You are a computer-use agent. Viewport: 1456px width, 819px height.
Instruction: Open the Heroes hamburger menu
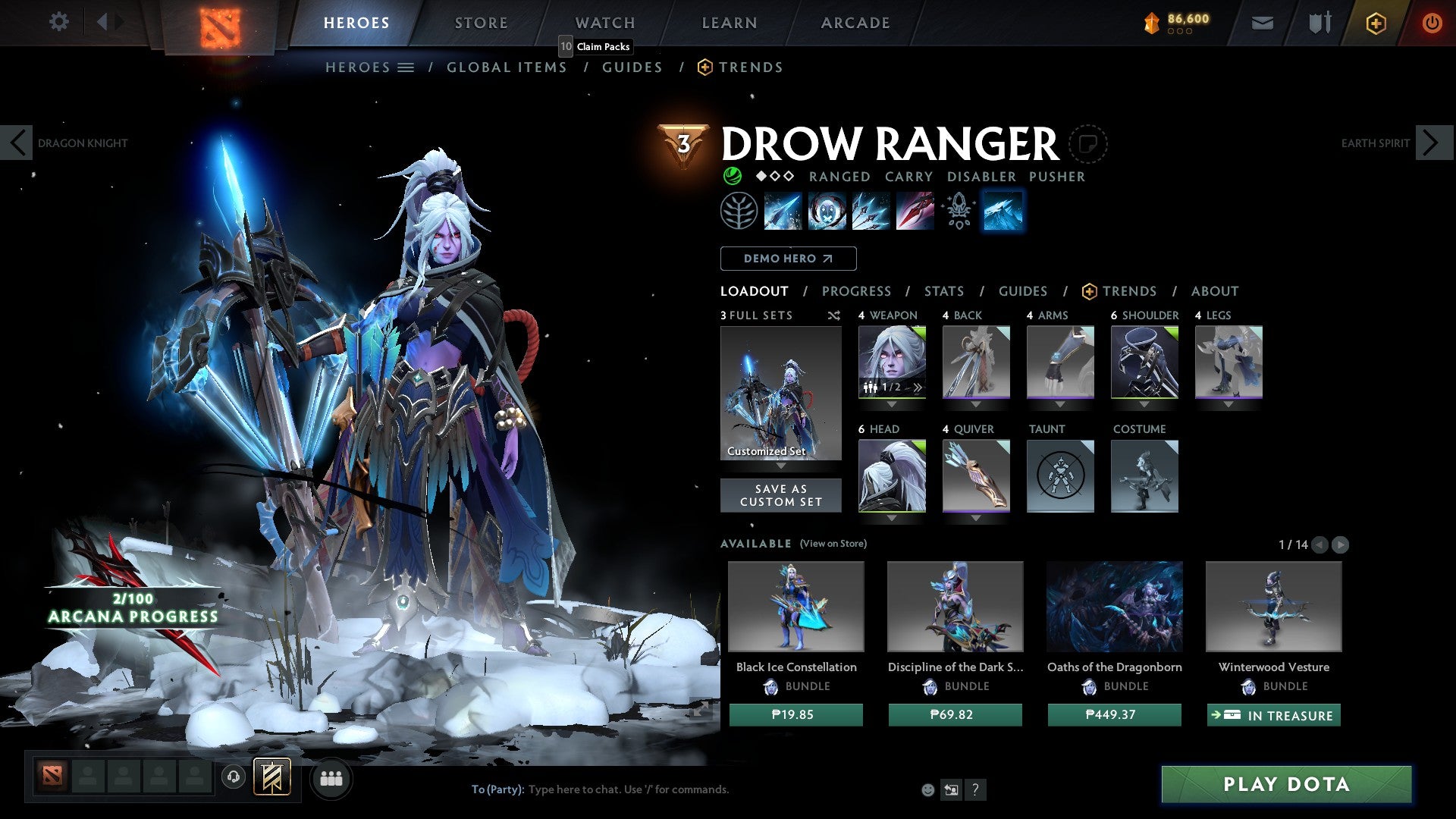coord(405,67)
